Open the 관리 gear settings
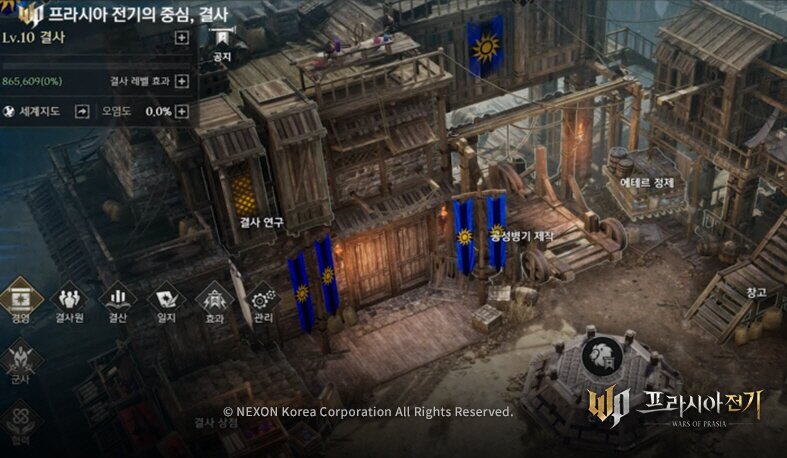Image resolution: width=787 pixels, height=458 pixels. point(263,301)
